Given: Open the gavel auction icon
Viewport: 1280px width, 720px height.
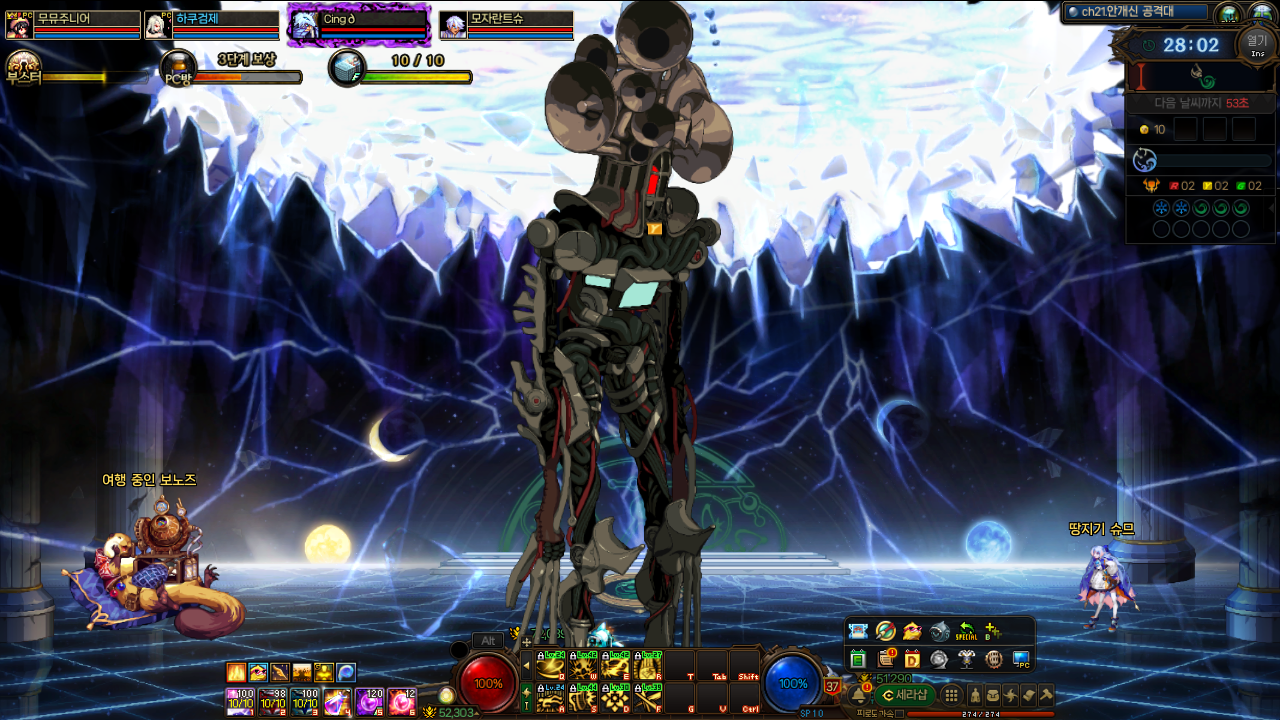Looking at the screenshot, I should (1046, 695).
